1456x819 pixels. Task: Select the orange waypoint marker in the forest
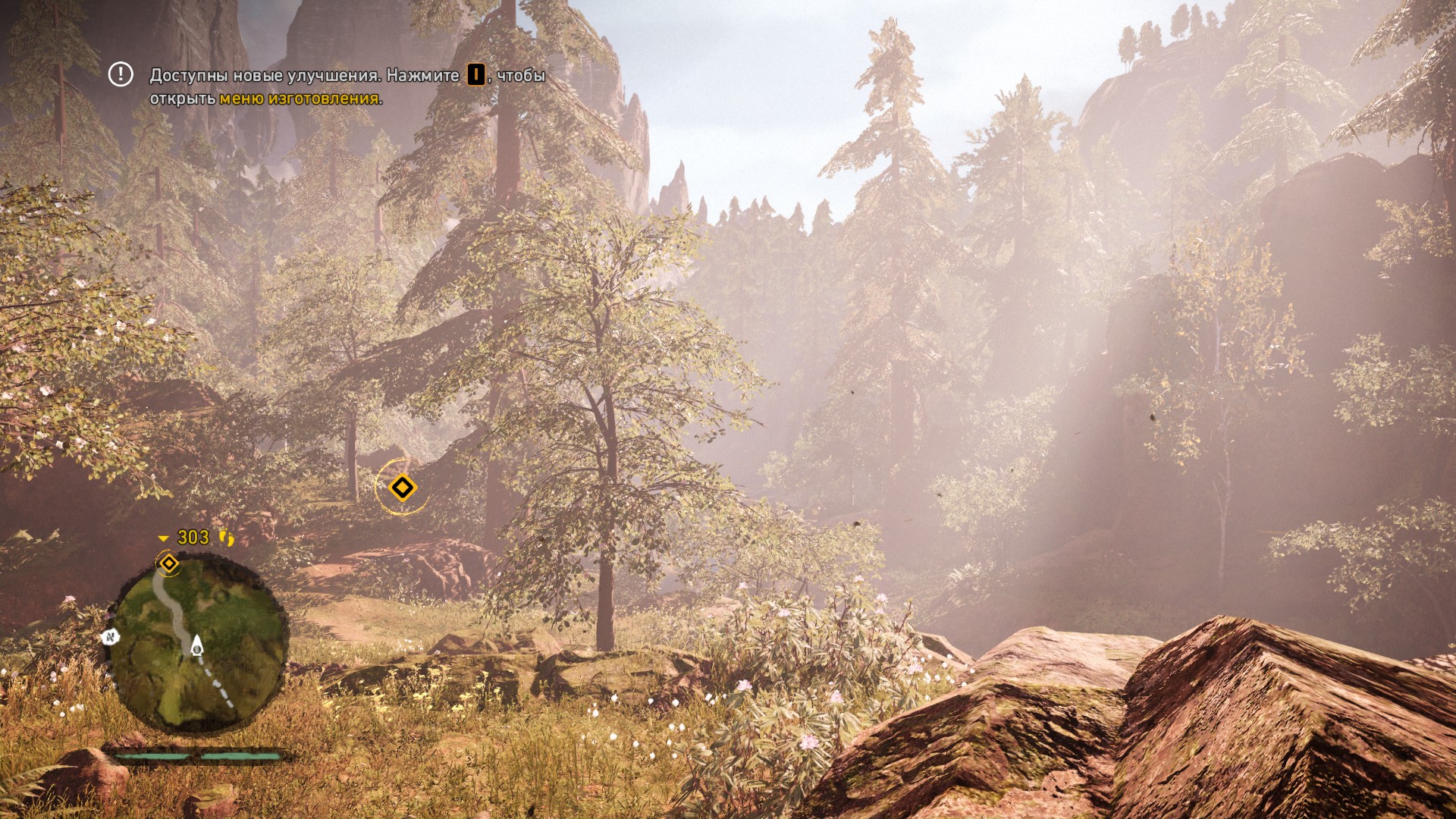click(402, 487)
